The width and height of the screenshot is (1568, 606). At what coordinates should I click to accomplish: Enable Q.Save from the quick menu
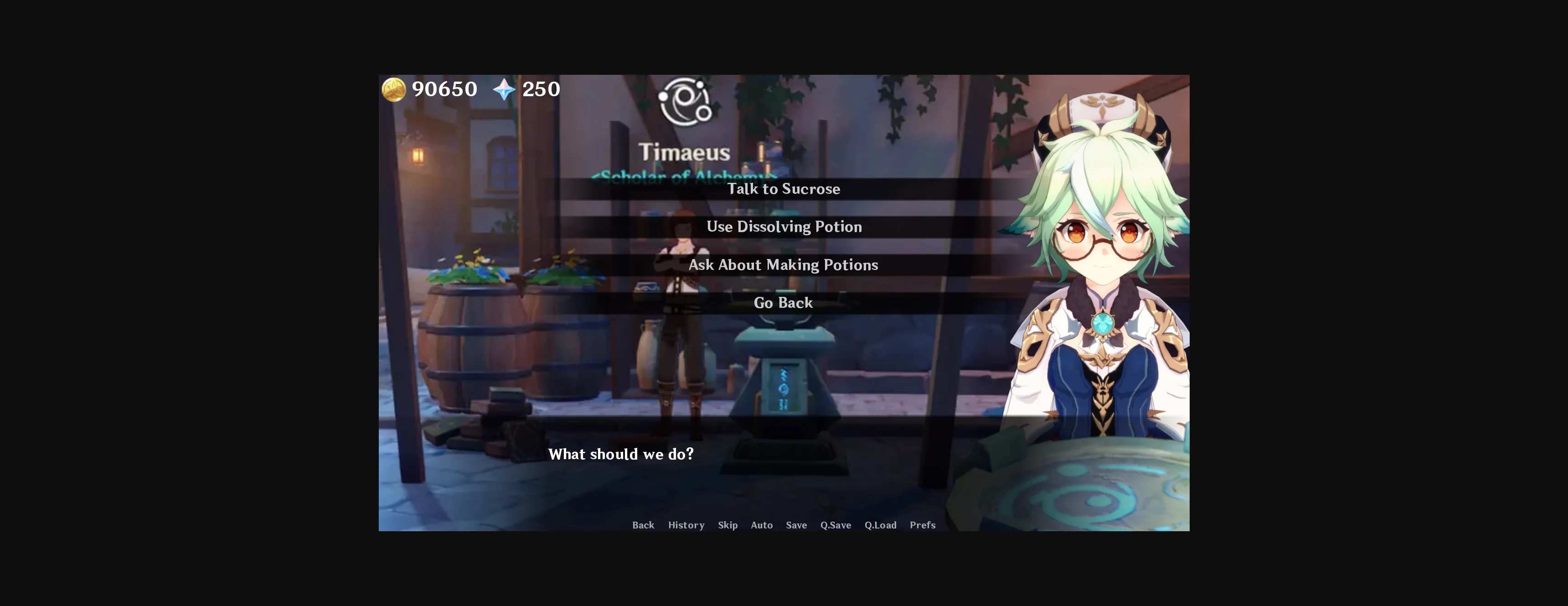point(835,524)
